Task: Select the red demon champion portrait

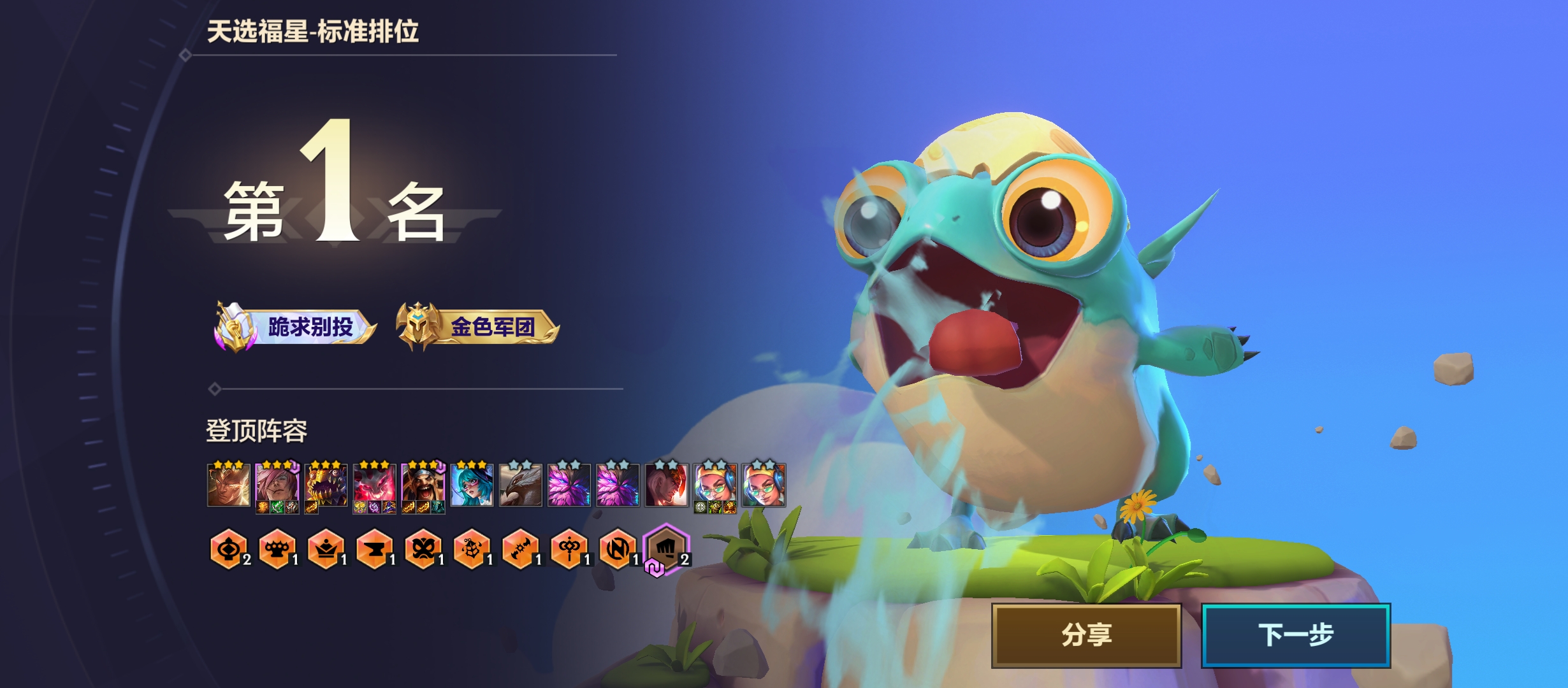Action: click(374, 485)
